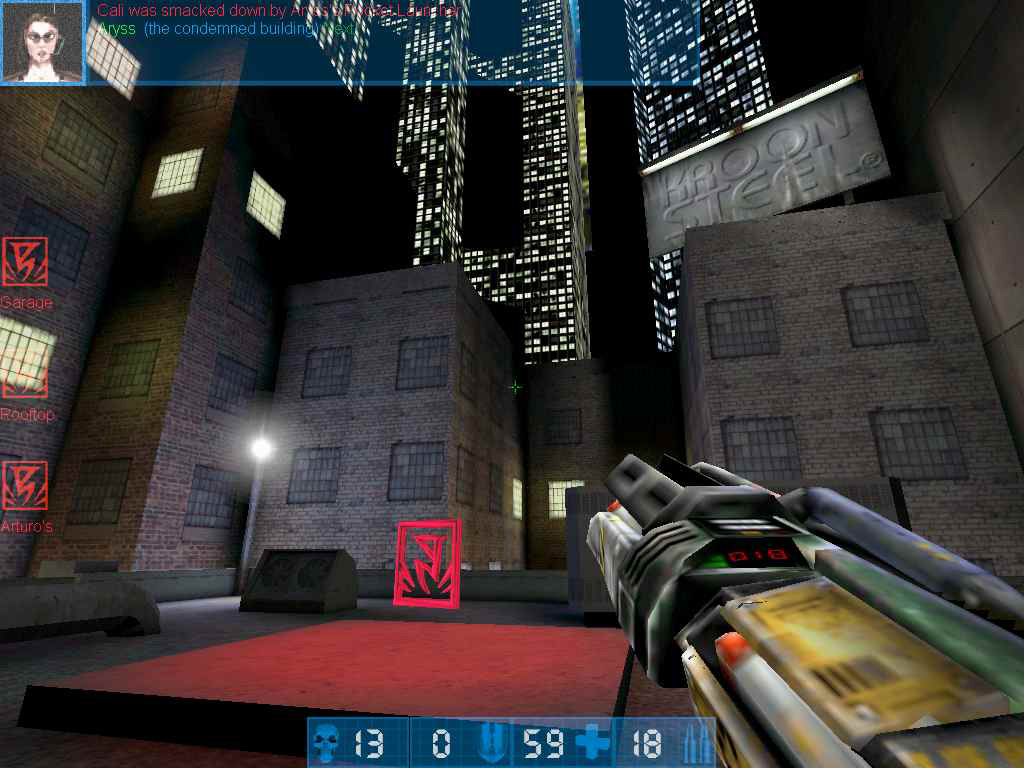Select the Rooftop control point icon
The width and height of the screenshot is (1024, 768).
pyautogui.click(x=24, y=373)
